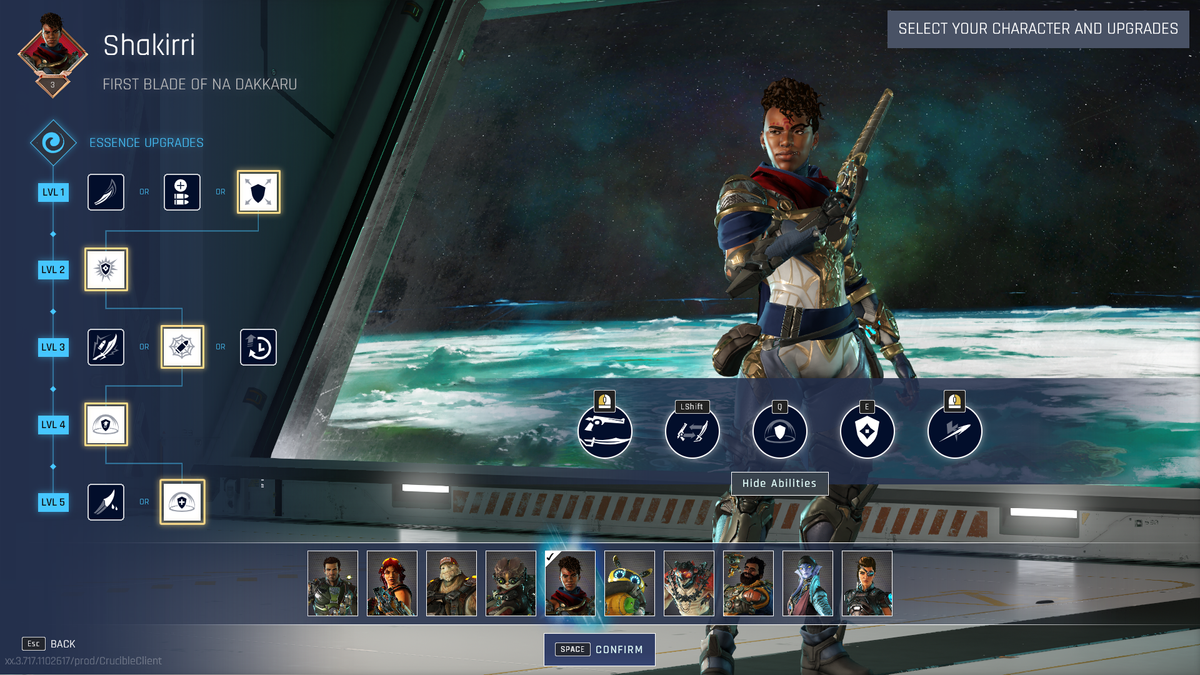Hide the abilities panel
Image resolution: width=1200 pixels, height=675 pixels.
point(779,483)
